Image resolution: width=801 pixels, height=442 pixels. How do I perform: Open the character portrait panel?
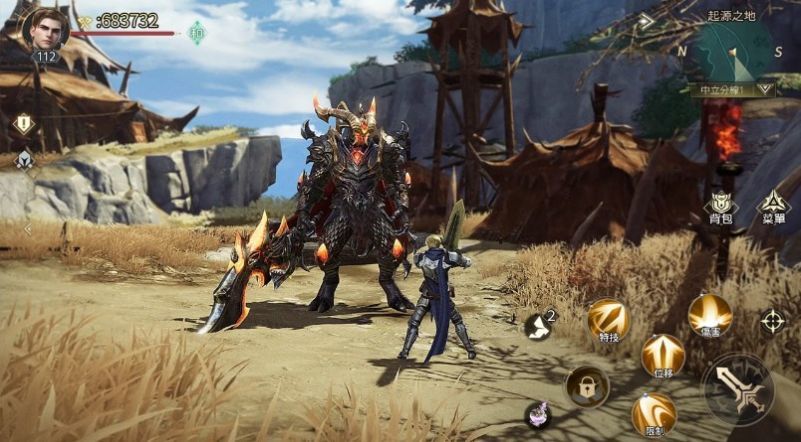45,28
